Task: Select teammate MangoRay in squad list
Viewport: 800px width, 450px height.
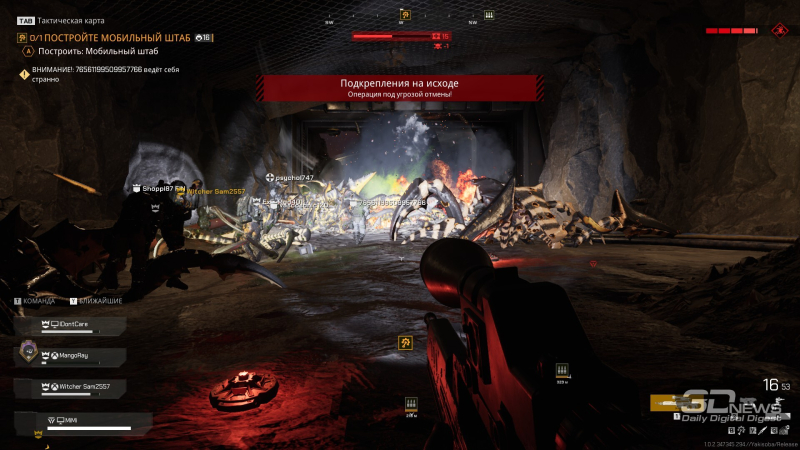Action: [x=70, y=356]
